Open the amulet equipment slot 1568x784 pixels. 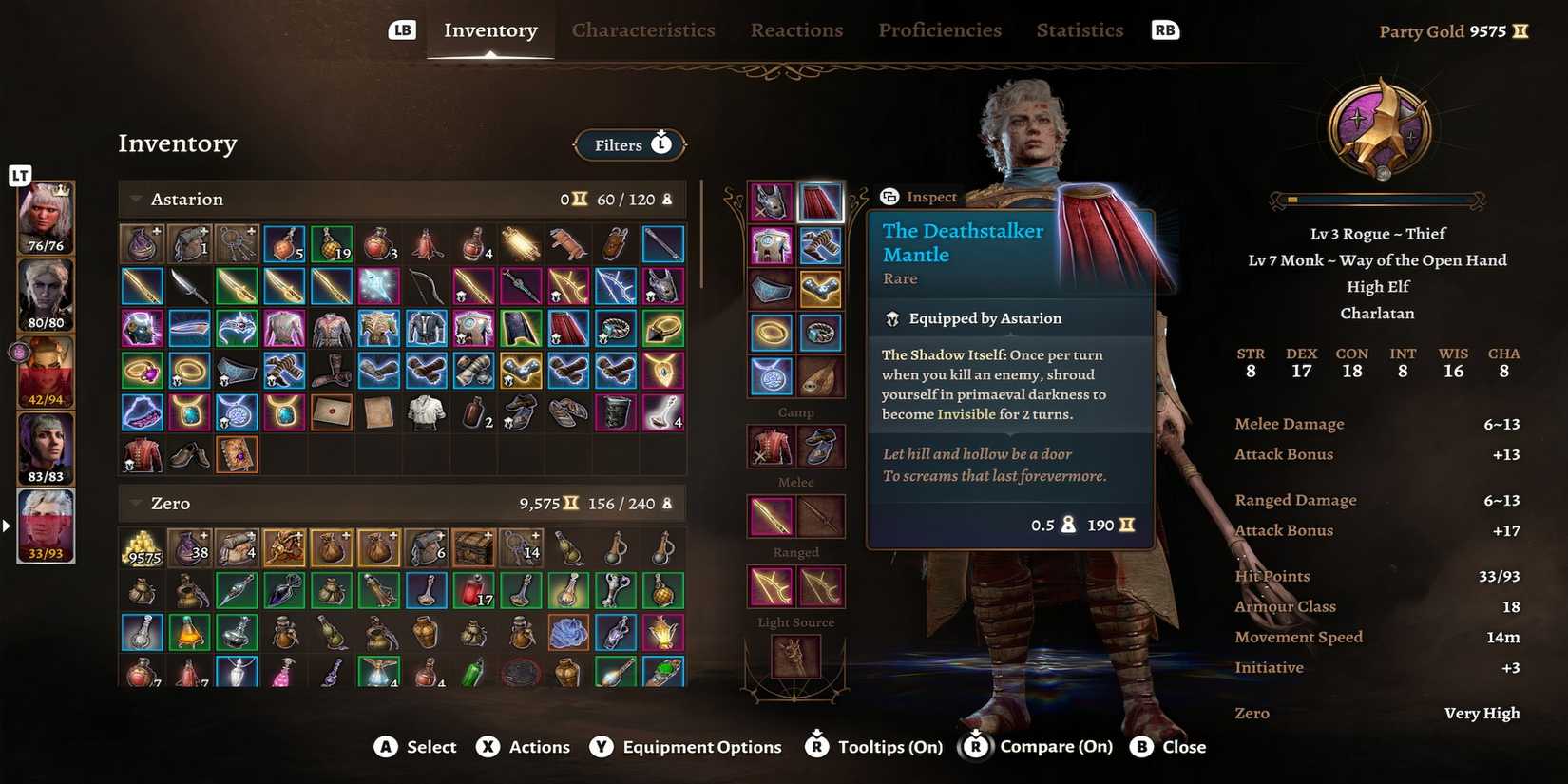coord(771,376)
